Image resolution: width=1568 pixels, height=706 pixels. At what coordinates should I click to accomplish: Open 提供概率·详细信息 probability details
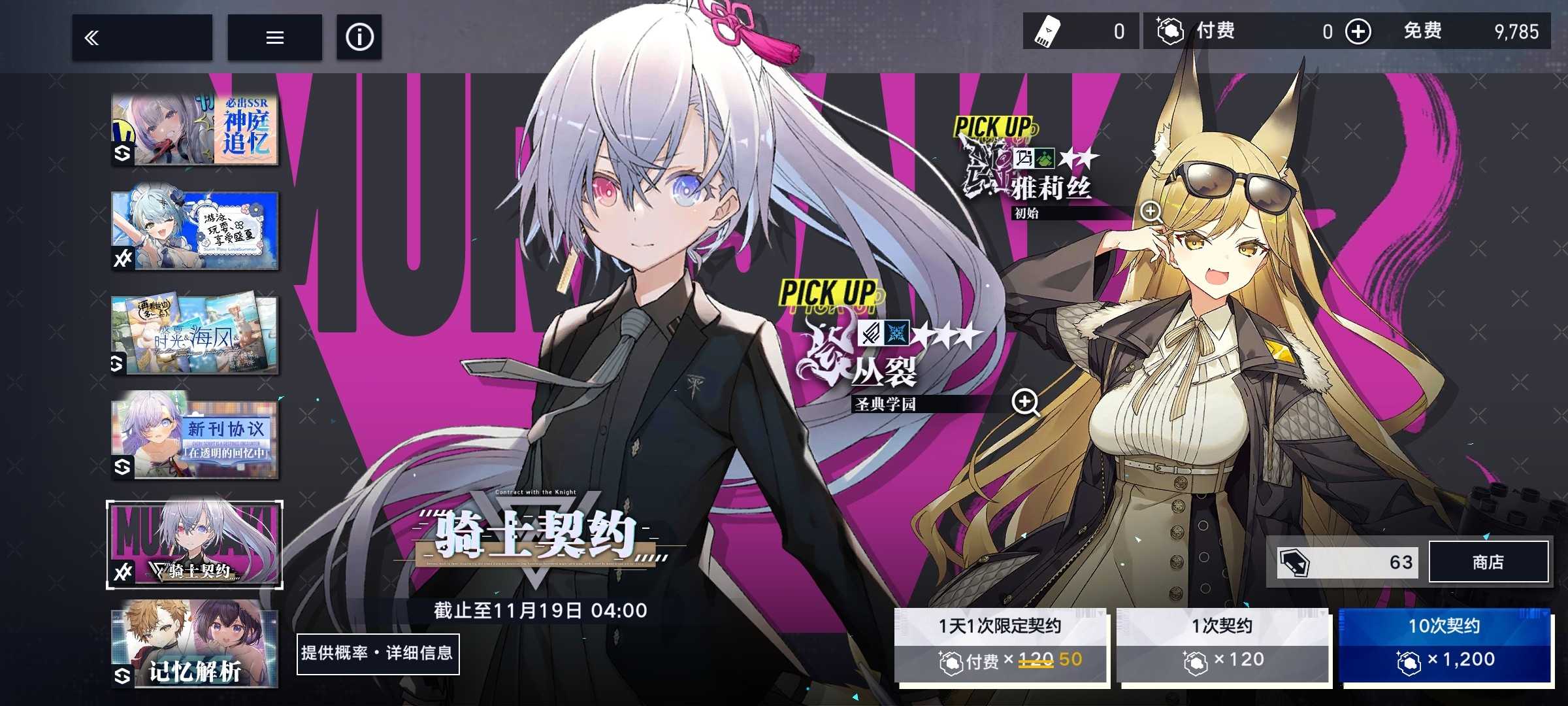pyautogui.click(x=379, y=654)
